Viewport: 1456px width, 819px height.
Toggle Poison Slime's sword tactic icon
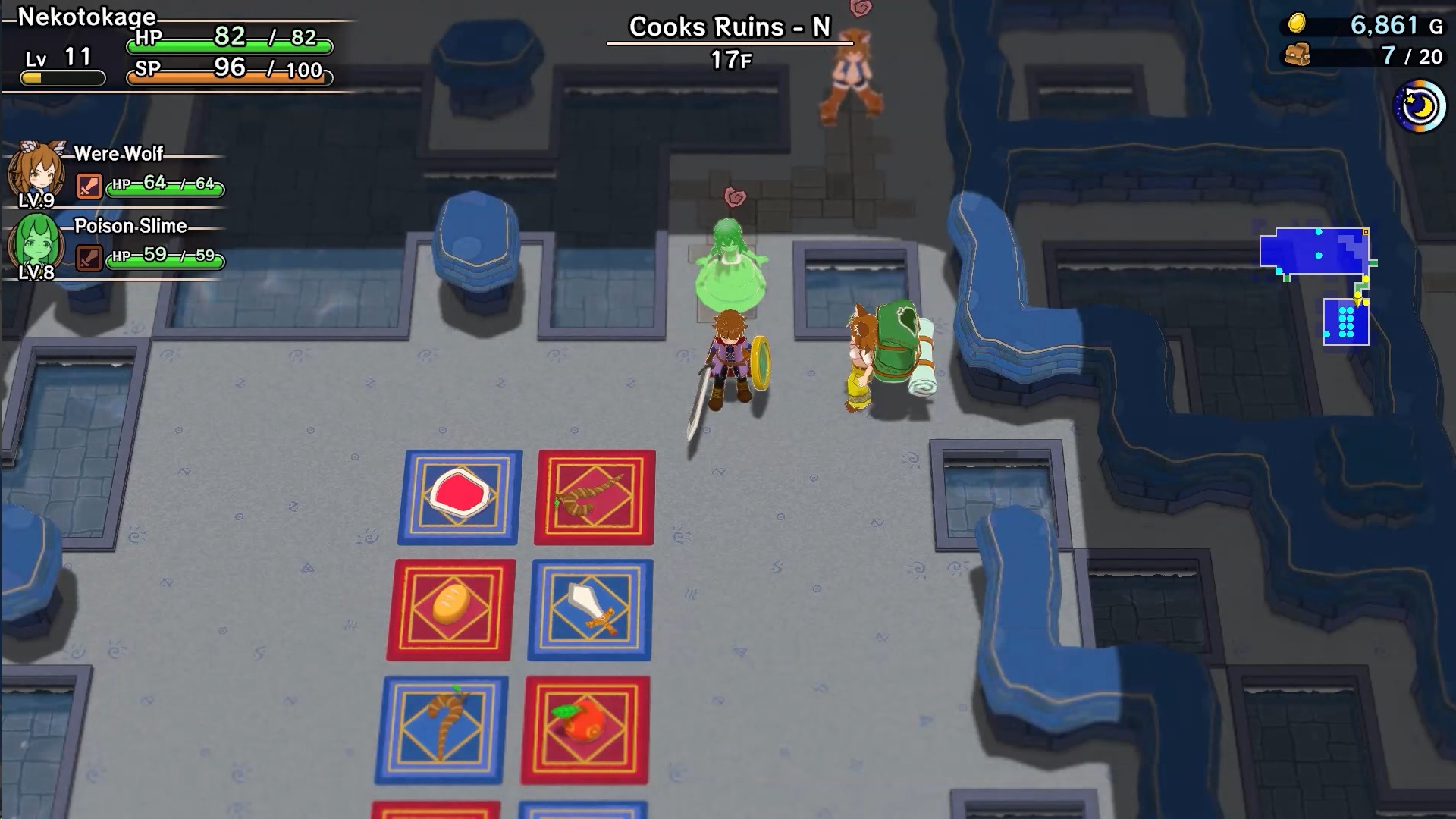89,258
